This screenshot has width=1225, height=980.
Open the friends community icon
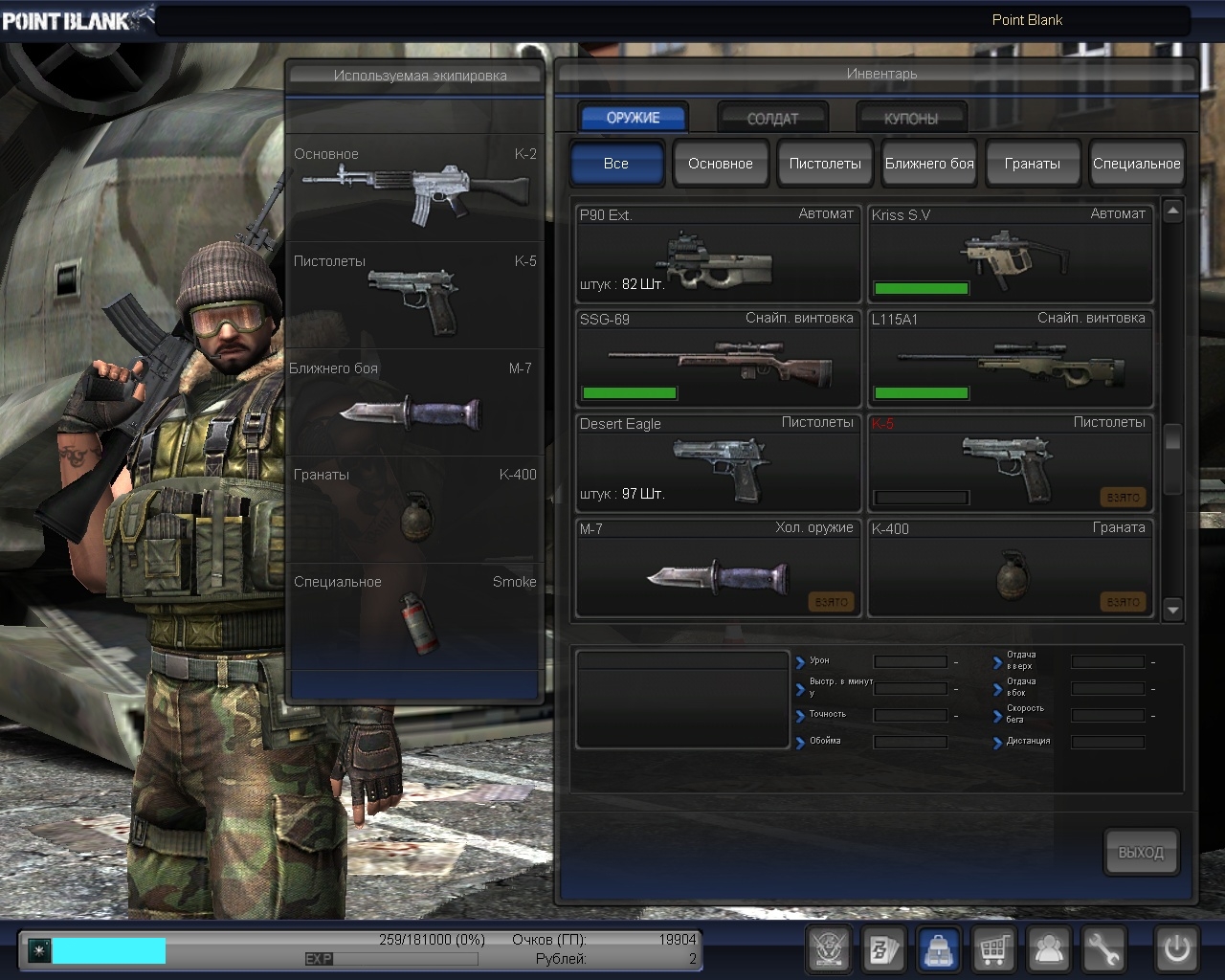[1049, 950]
